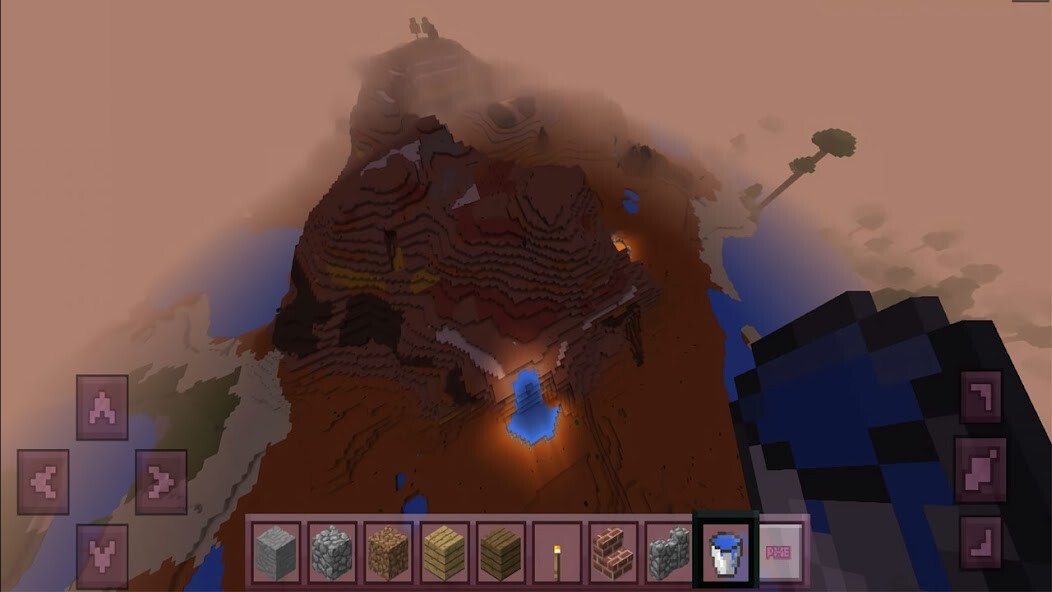Tap the move backward arrow
1052x592 pixels.
(102, 555)
